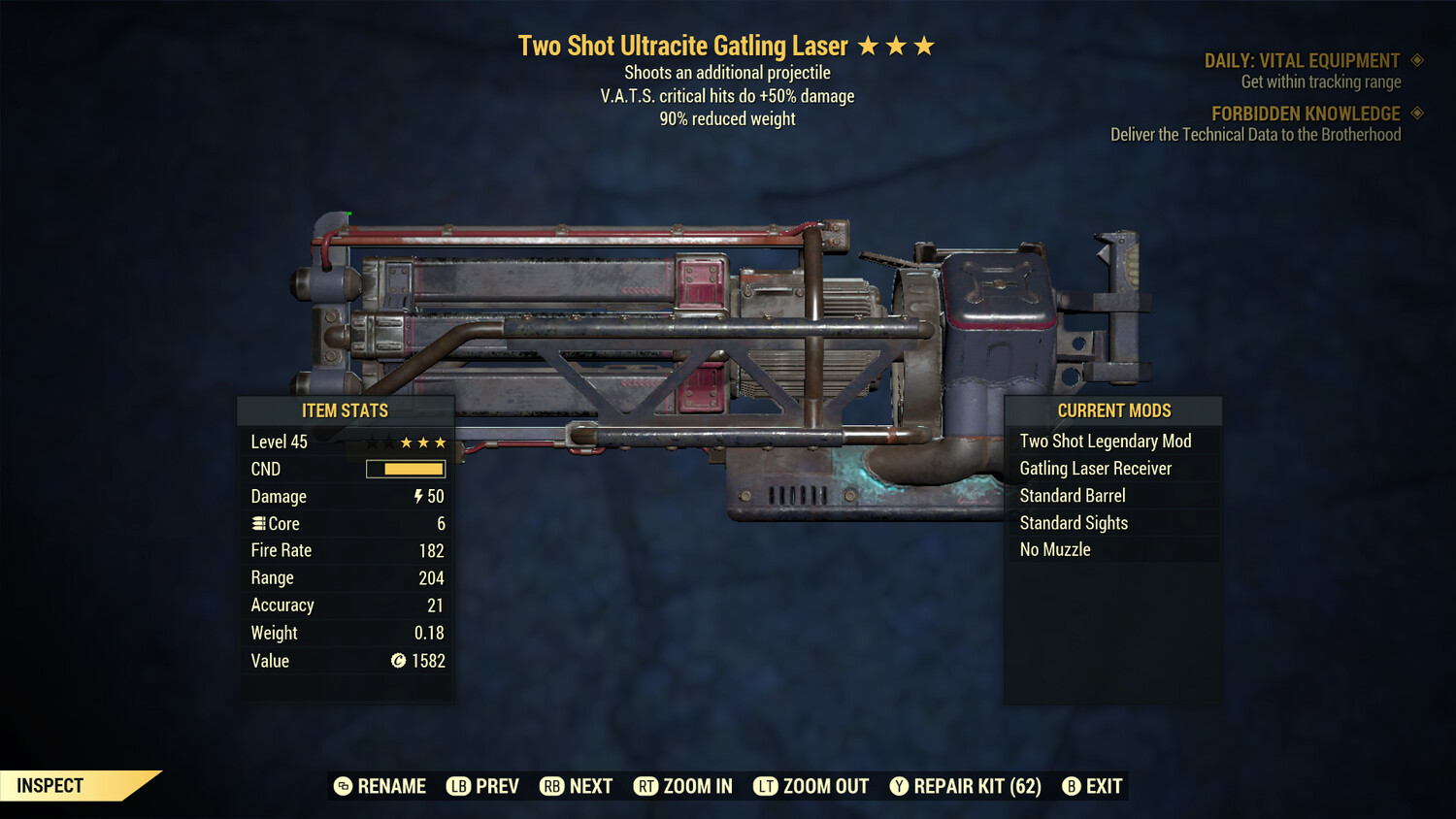This screenshot has height=819, width=1456.
Task: Select the Item Stats panel header
Action: coord(345,410)
